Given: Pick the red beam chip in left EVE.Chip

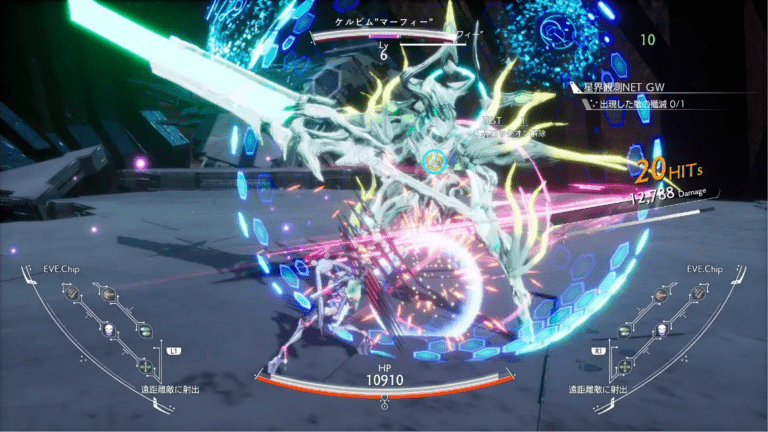Looking at the screenshot, I should 109,293.
